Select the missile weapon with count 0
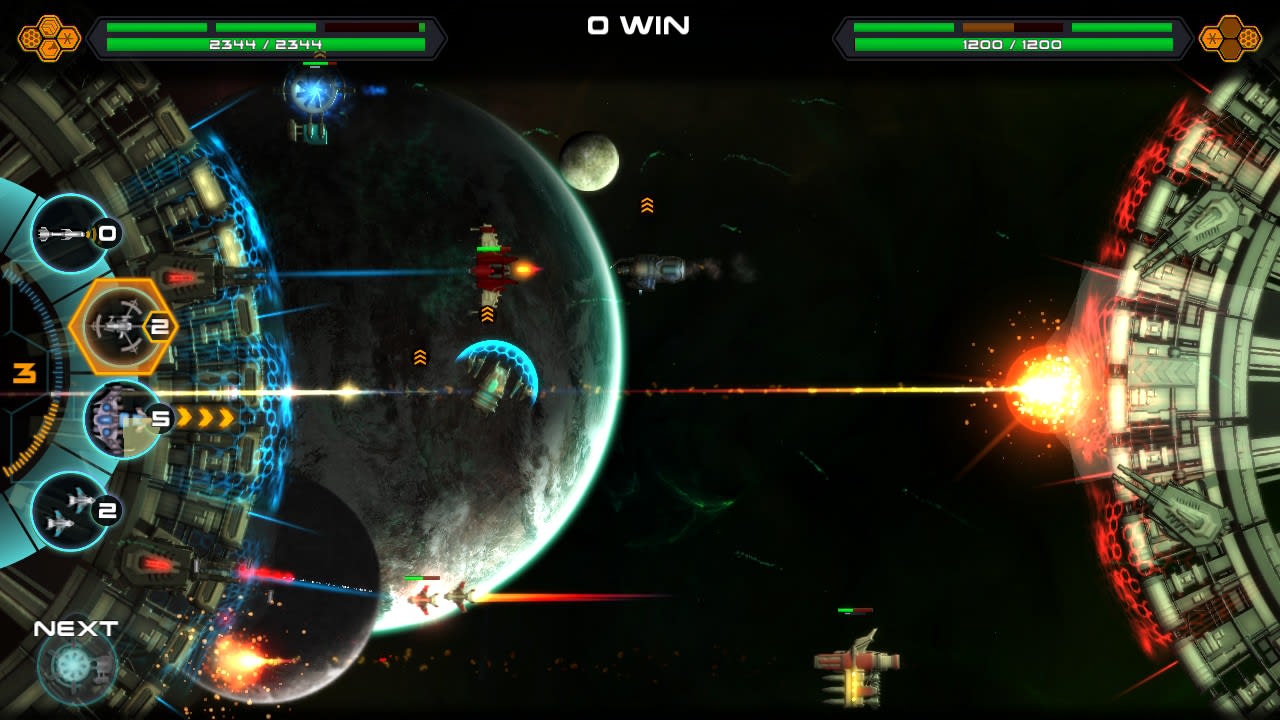The width and height of the screenshot is (1280, 720). 70,235
